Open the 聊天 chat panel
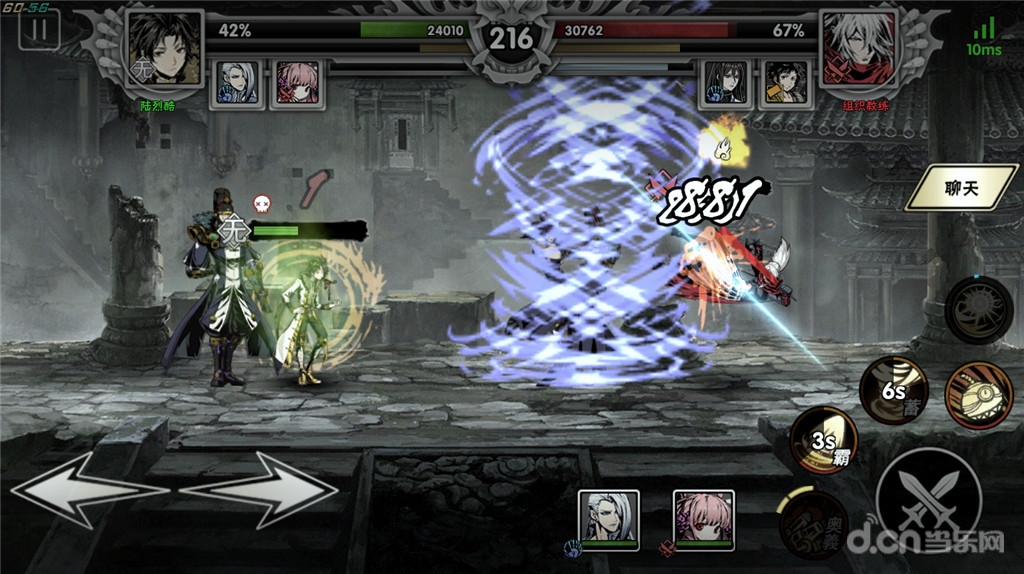1024x574 pixels. (x=960, y=187)
